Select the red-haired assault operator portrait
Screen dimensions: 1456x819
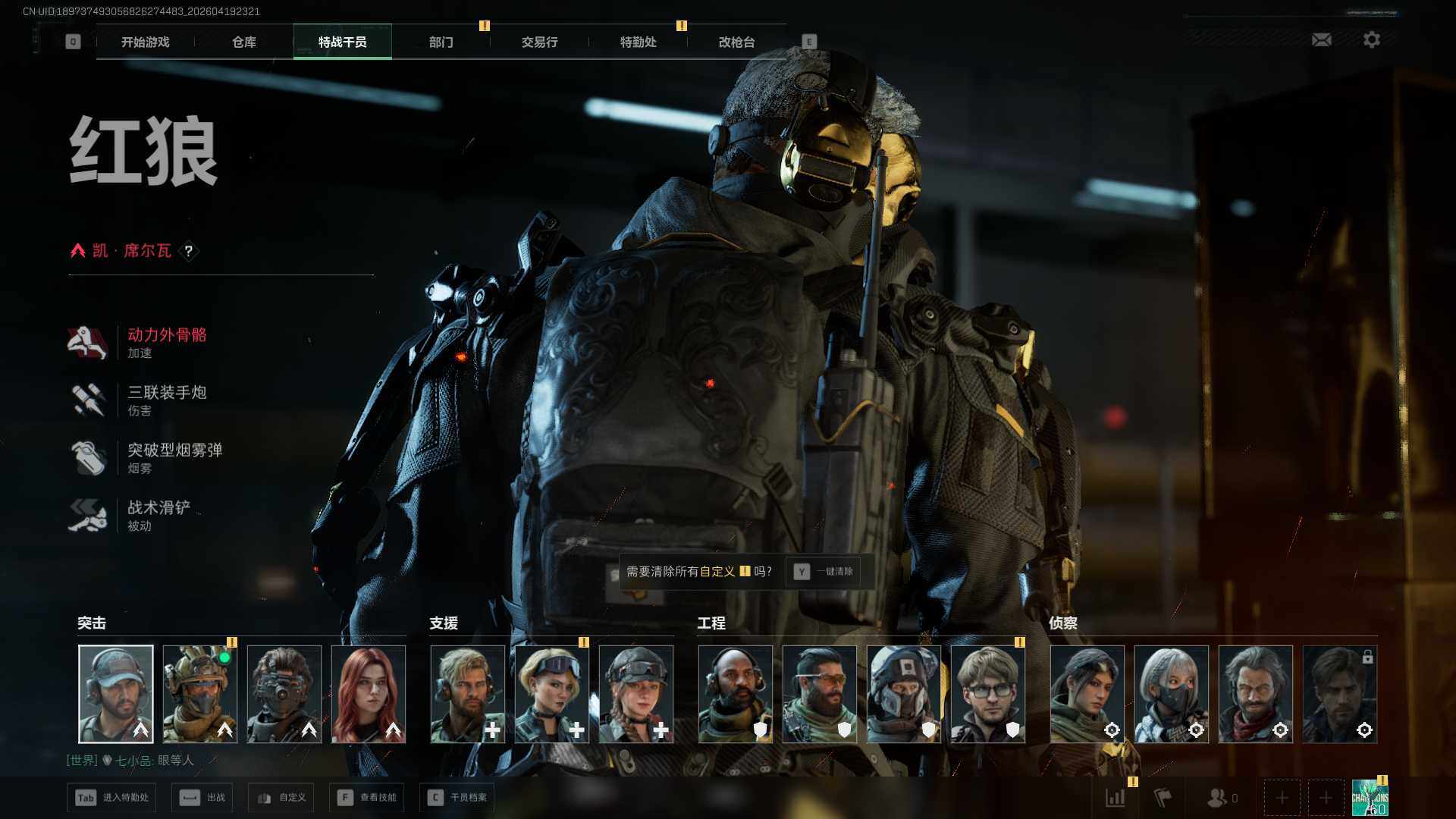click(x=369, y=694)
